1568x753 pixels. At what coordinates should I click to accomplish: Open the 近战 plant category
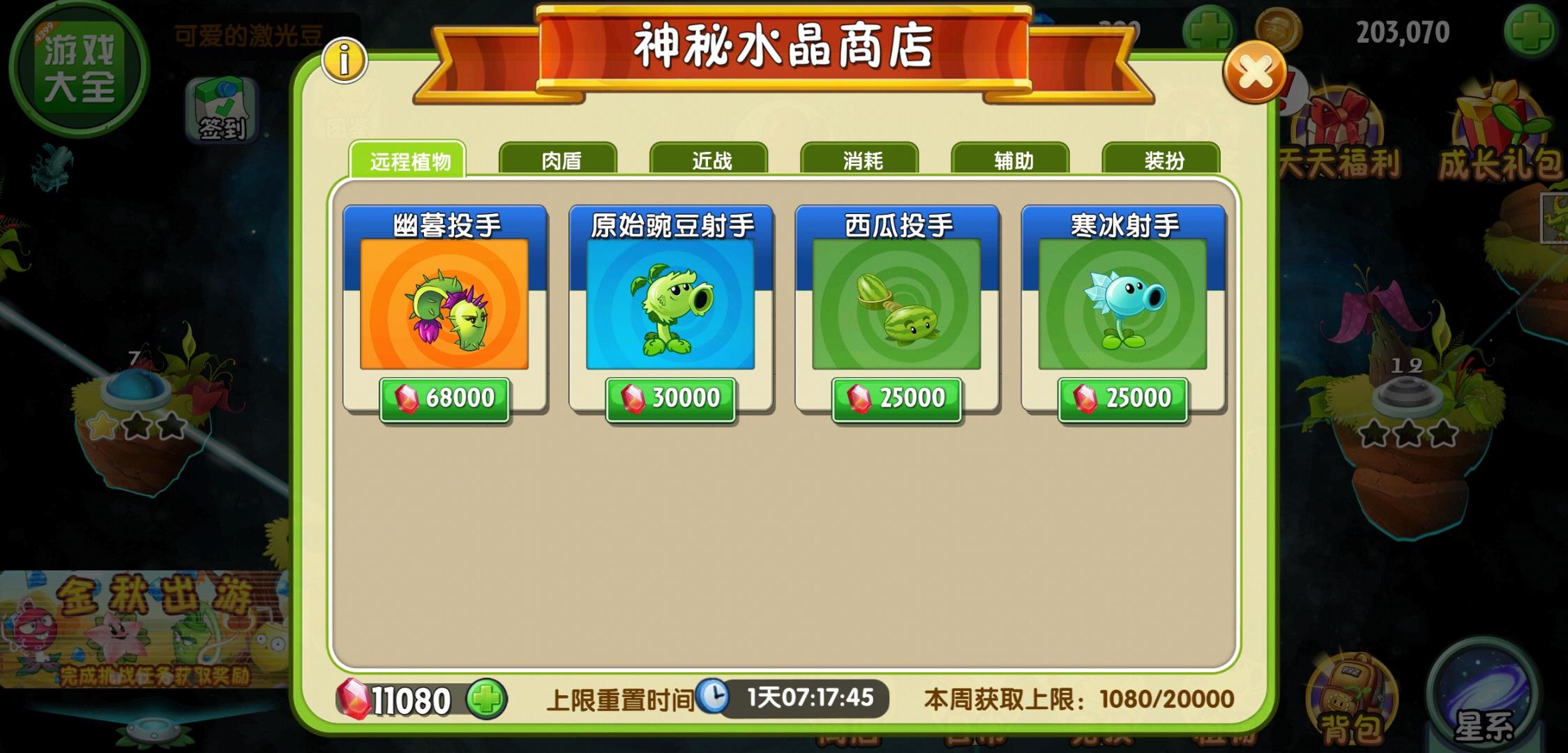click(x=711, y=160)
